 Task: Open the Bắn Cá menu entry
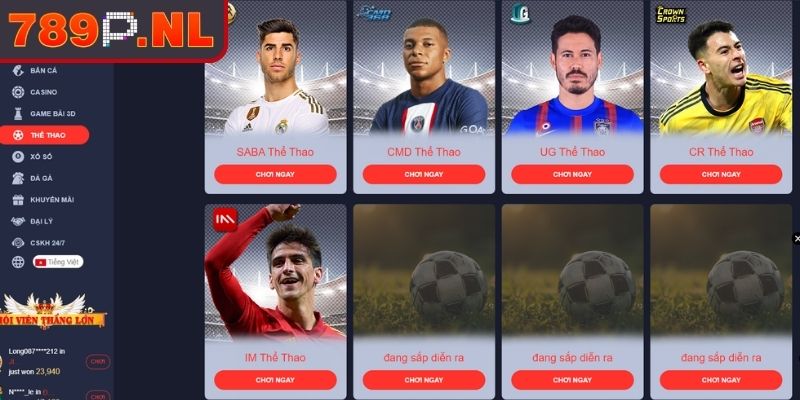coord(43,71)
